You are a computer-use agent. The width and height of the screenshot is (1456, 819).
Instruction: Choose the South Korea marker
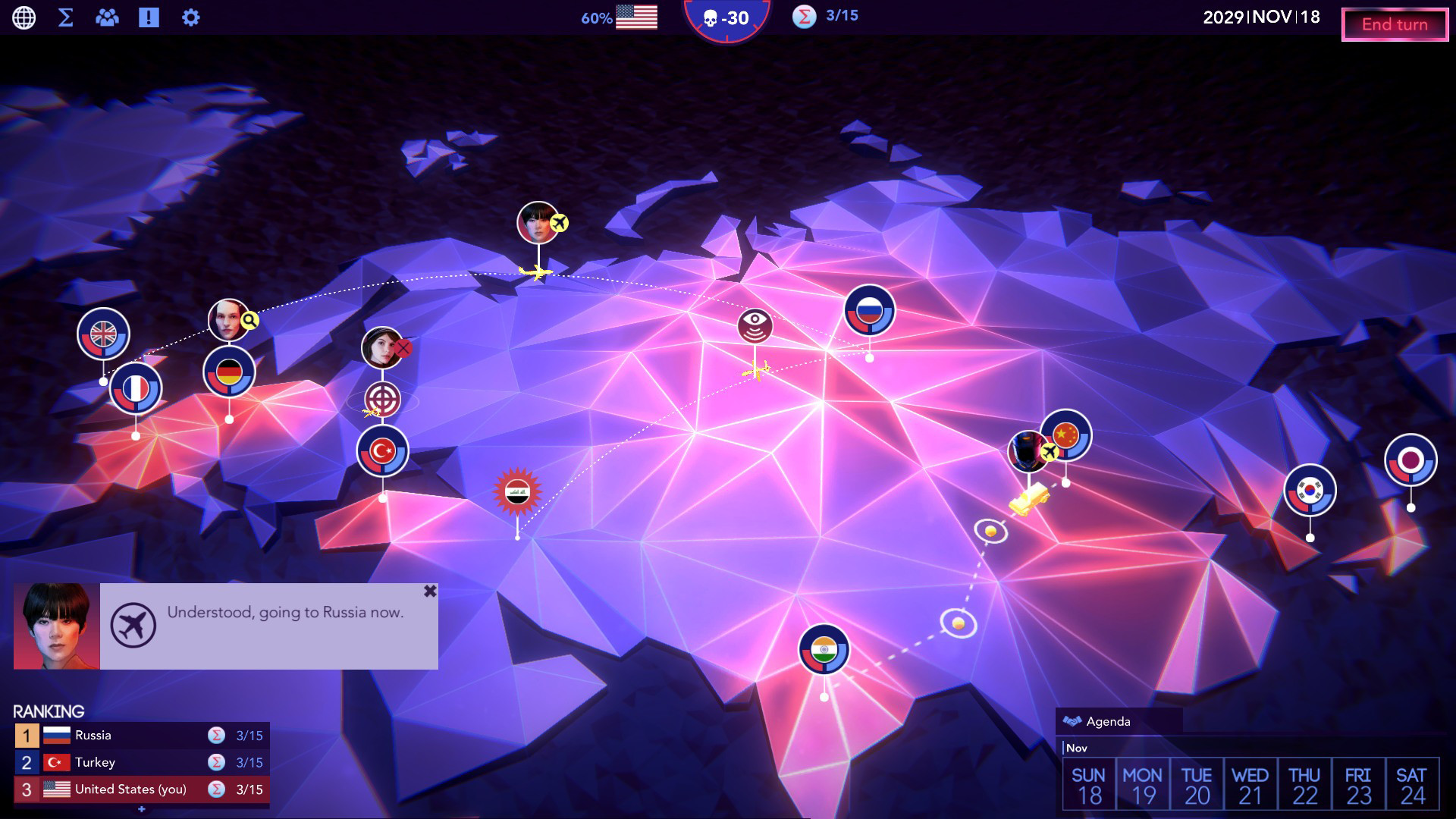pos(1310,490)
